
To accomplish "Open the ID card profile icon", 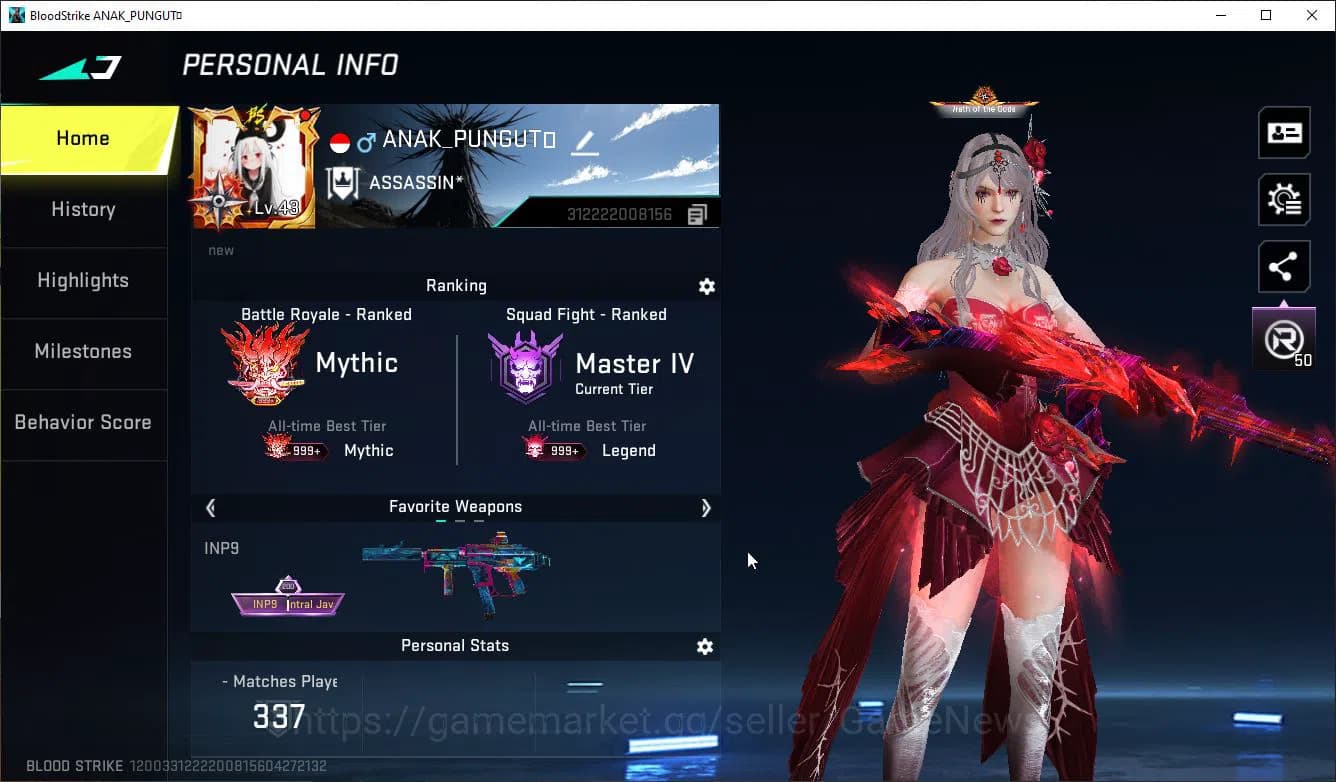I will [1284, 132].
